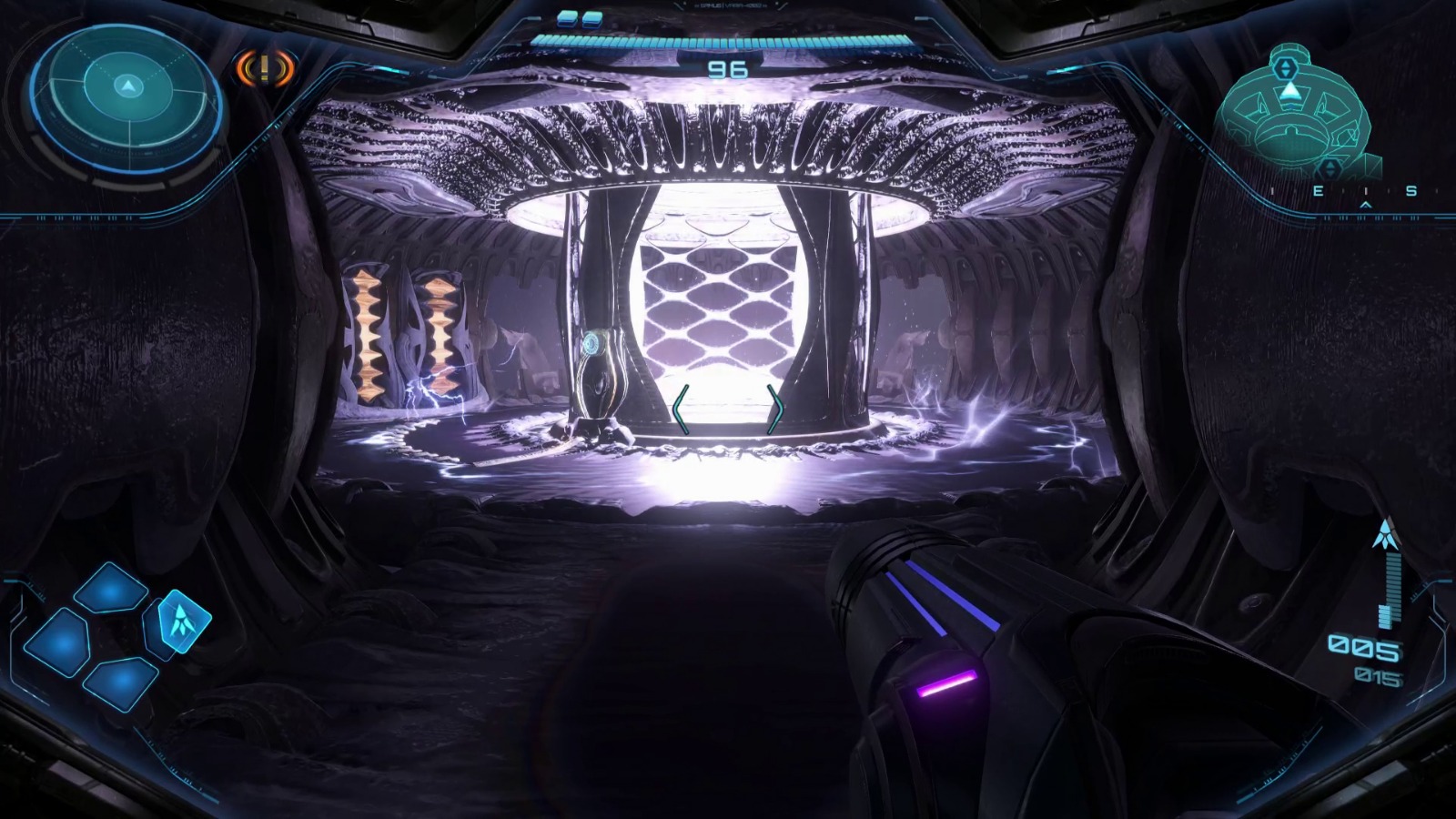Click the compass chevron below the E marker
The width and height of the screenshot is (1456, 819).
coord(1365,205)
